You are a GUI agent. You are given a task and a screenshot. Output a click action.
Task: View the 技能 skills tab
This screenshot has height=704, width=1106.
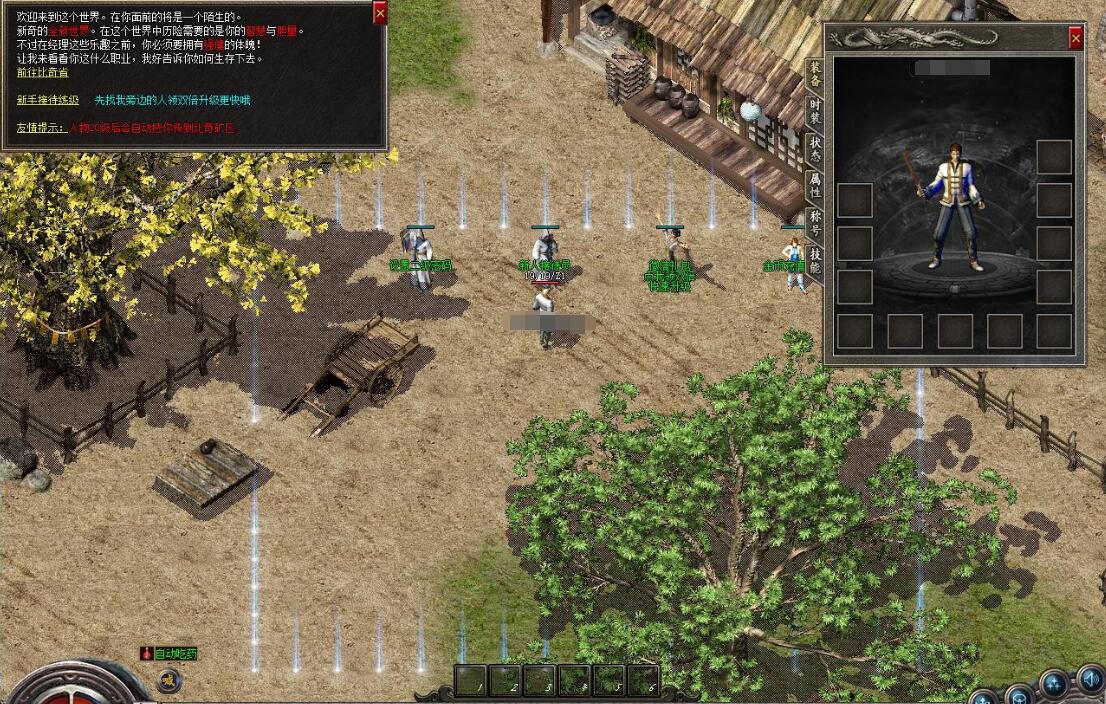point(815,260)
